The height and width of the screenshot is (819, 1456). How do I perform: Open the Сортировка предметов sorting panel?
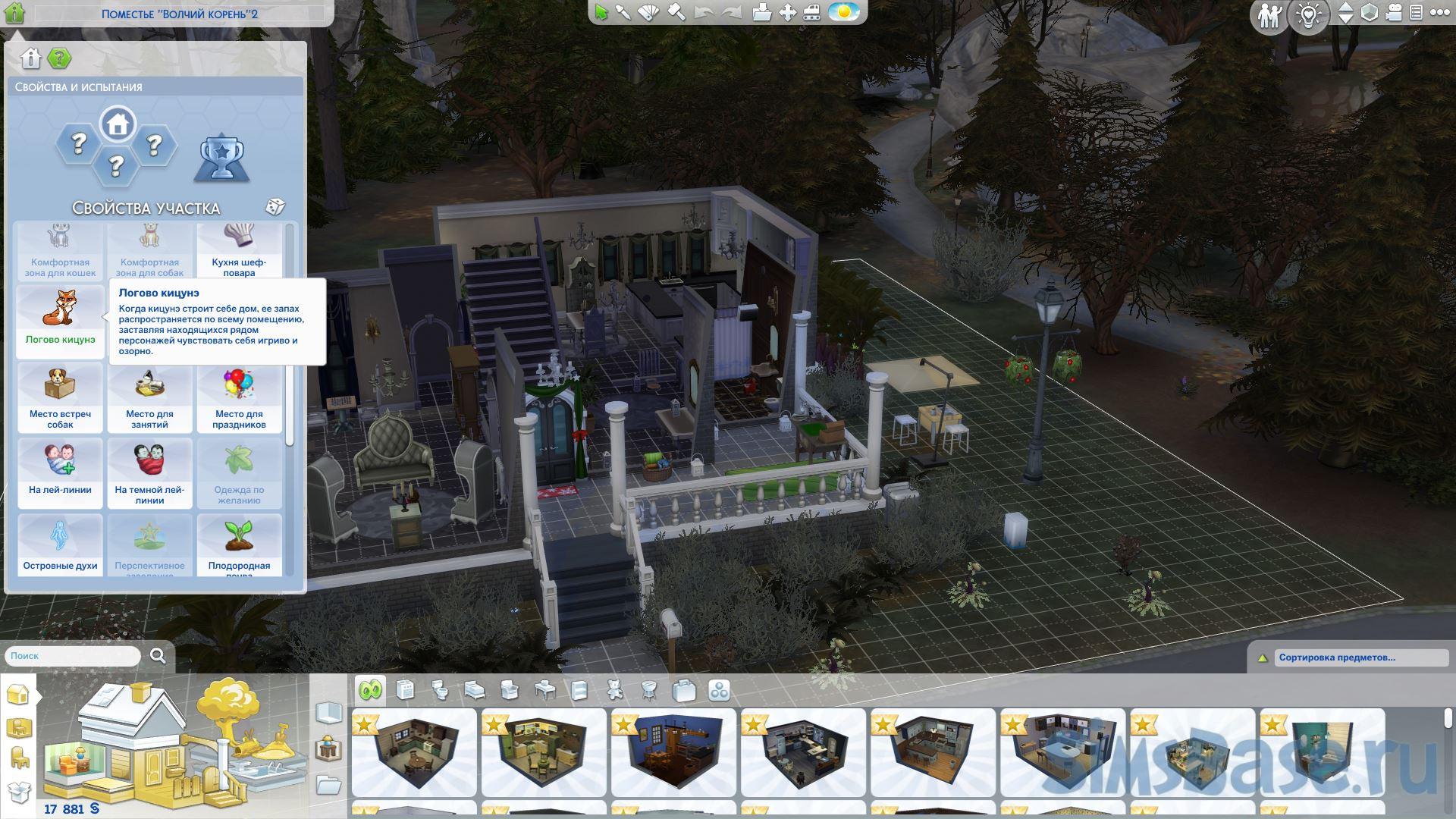point(1350,657)
